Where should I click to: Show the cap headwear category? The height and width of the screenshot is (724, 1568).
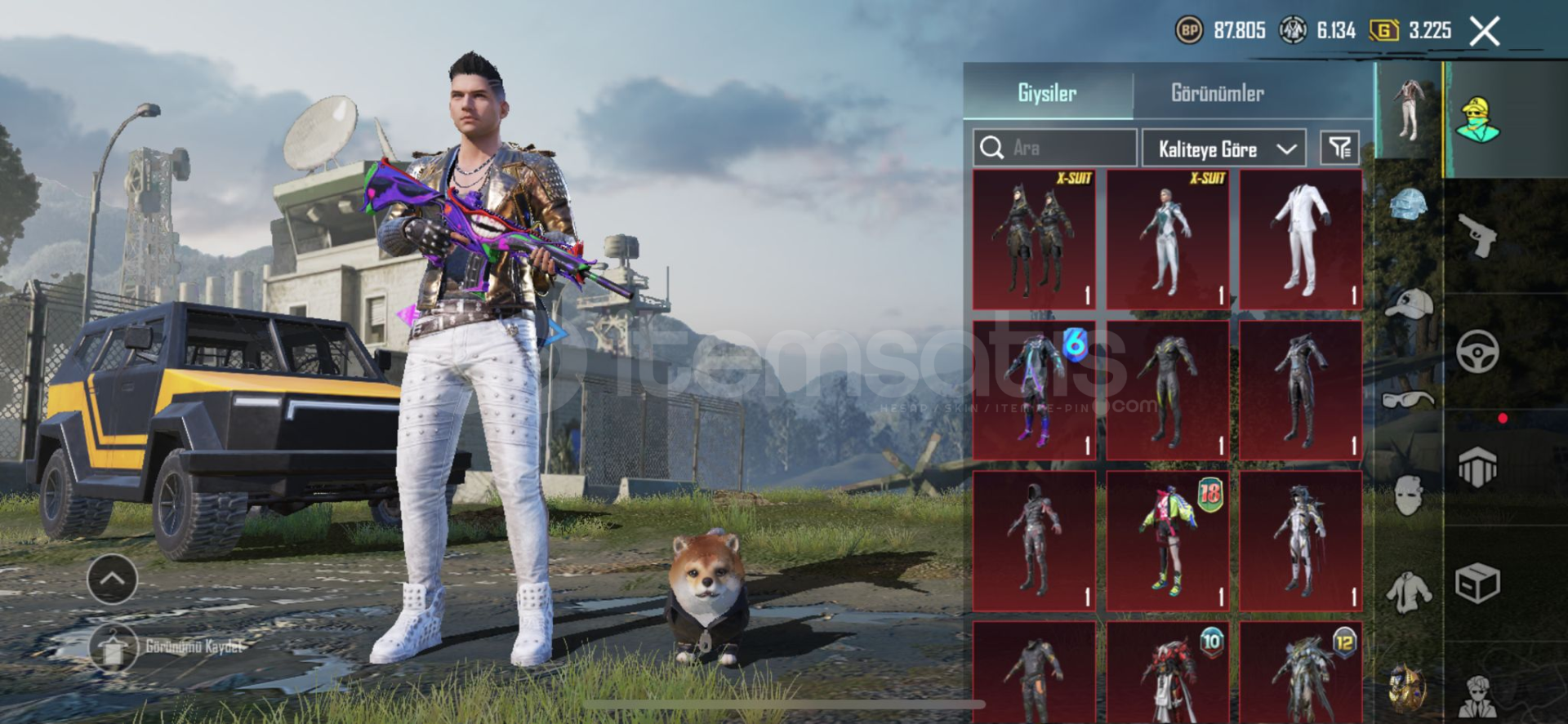[1409, 304]
